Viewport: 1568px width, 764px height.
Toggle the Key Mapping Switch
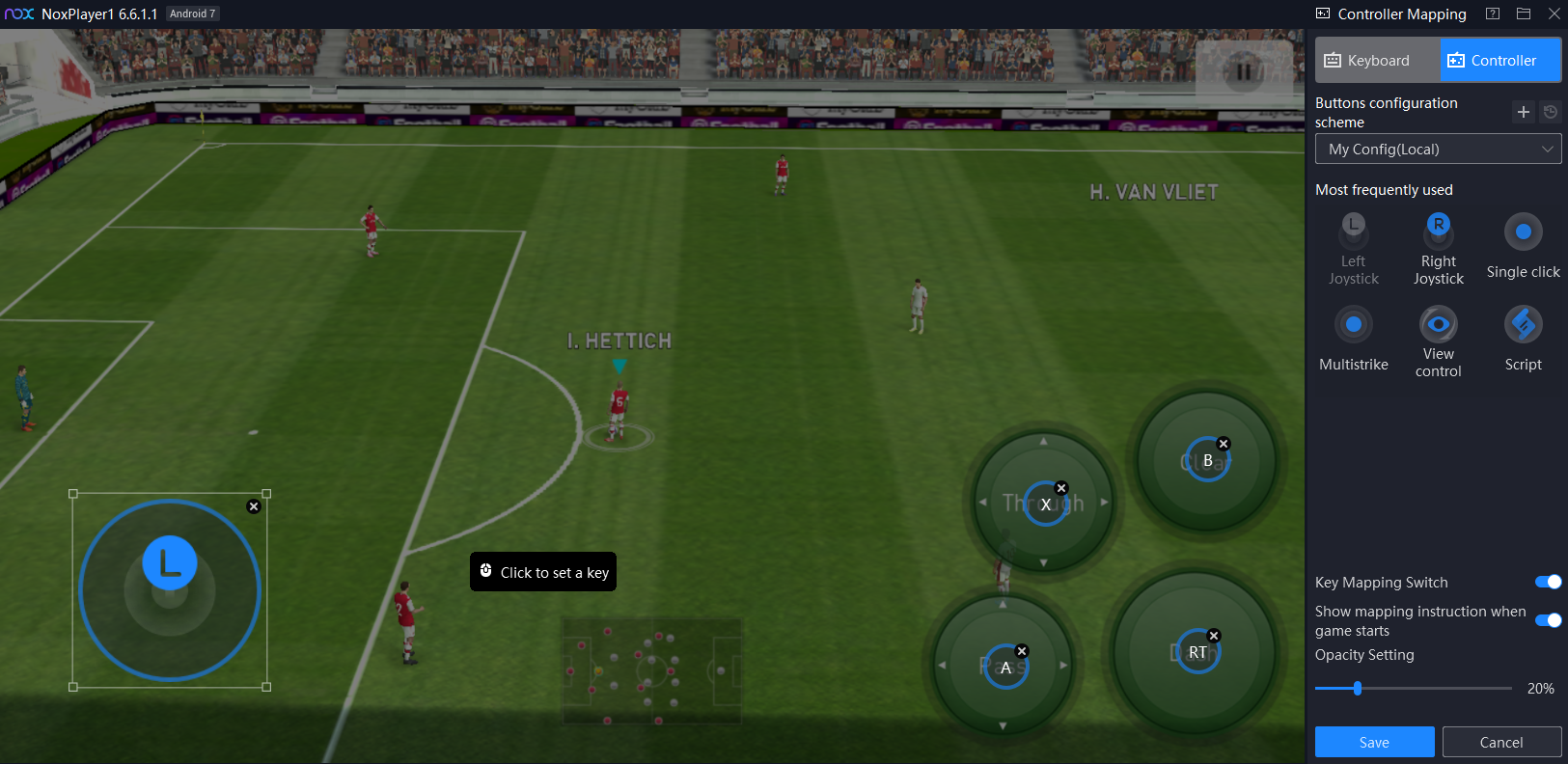tap(1548, 582)
